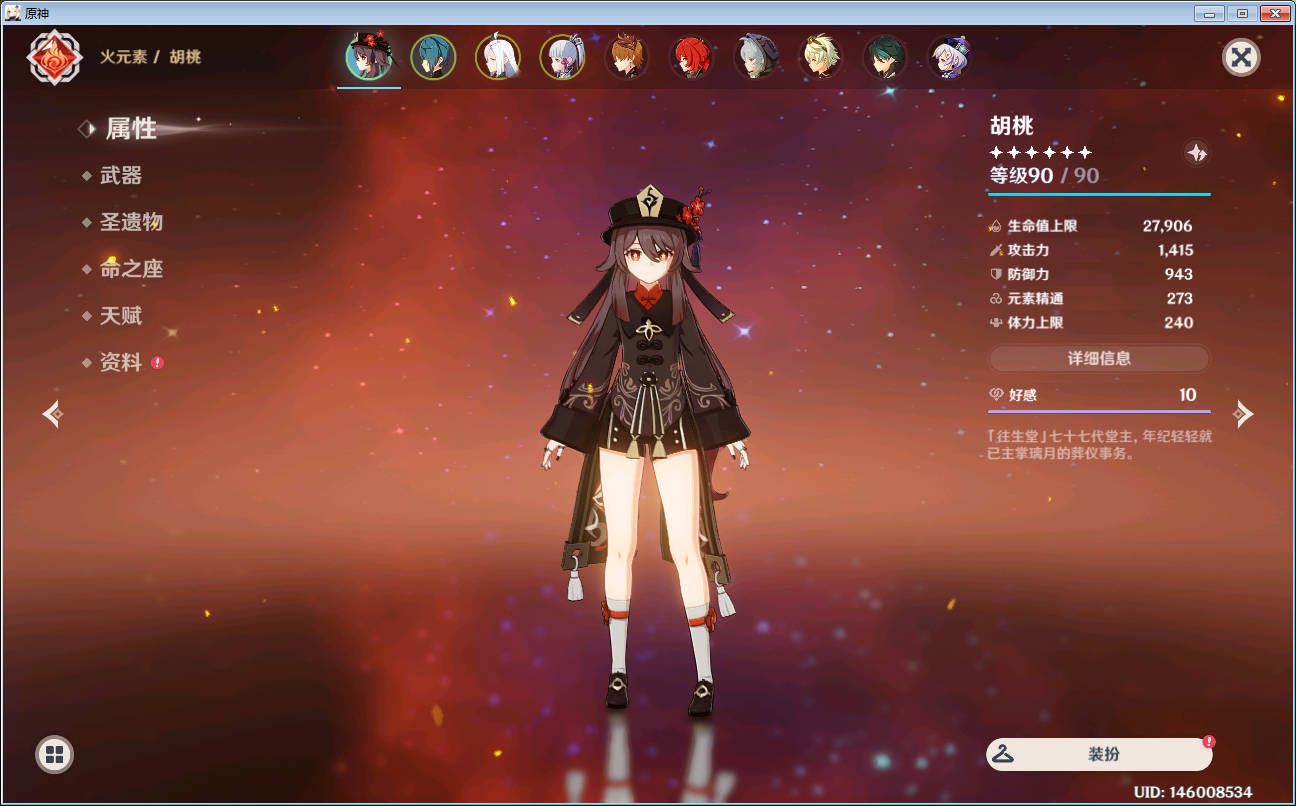Choose the orange-brown-haired Tartaglia portrait
Image resolution: width=1296 pixels, height=806 pixels.
click(x=626, y=57)
